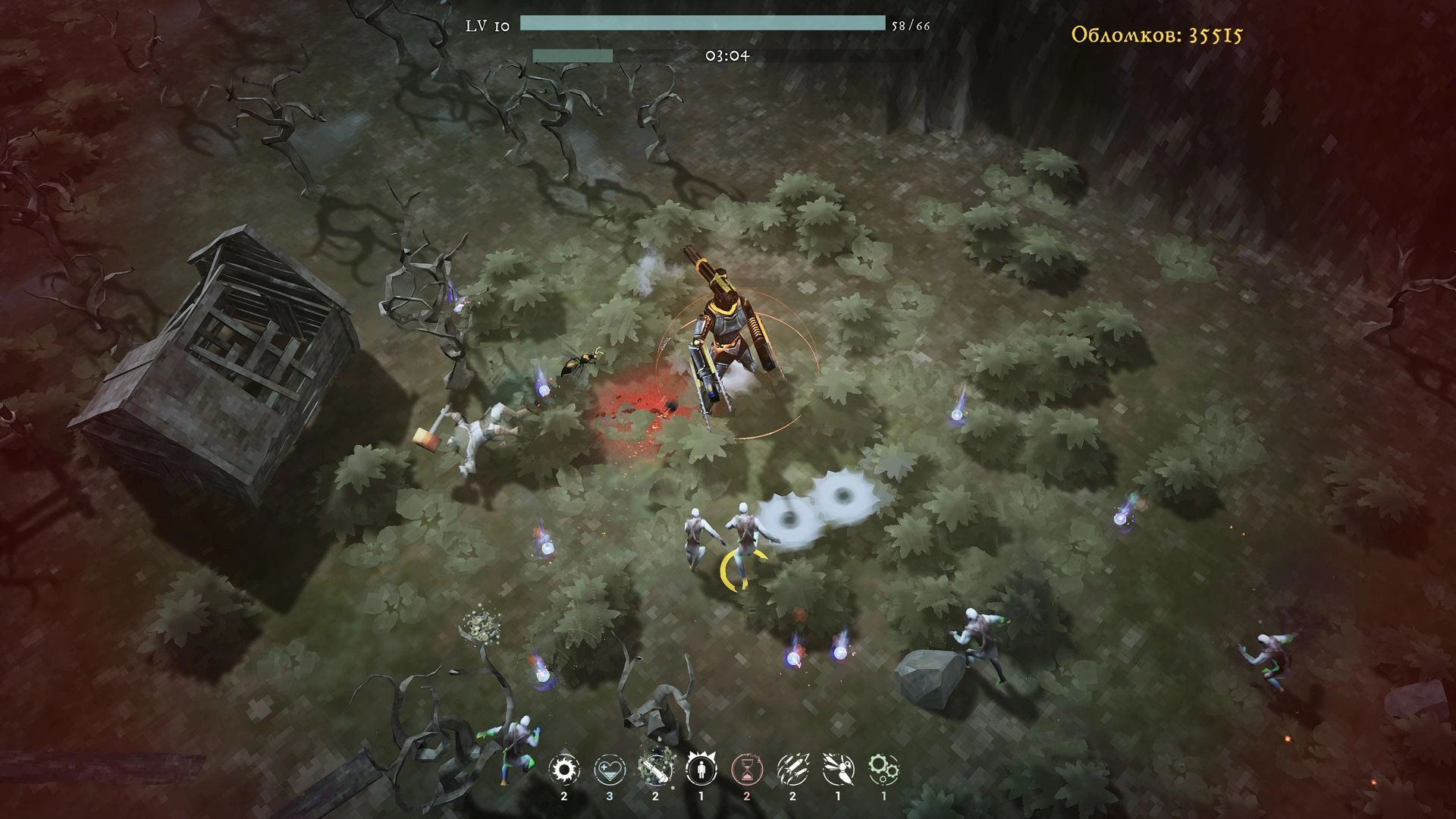This screenshot has height=819, width=1456.
Task: Select the sawblade ability icon
Action: click(563, 770)
